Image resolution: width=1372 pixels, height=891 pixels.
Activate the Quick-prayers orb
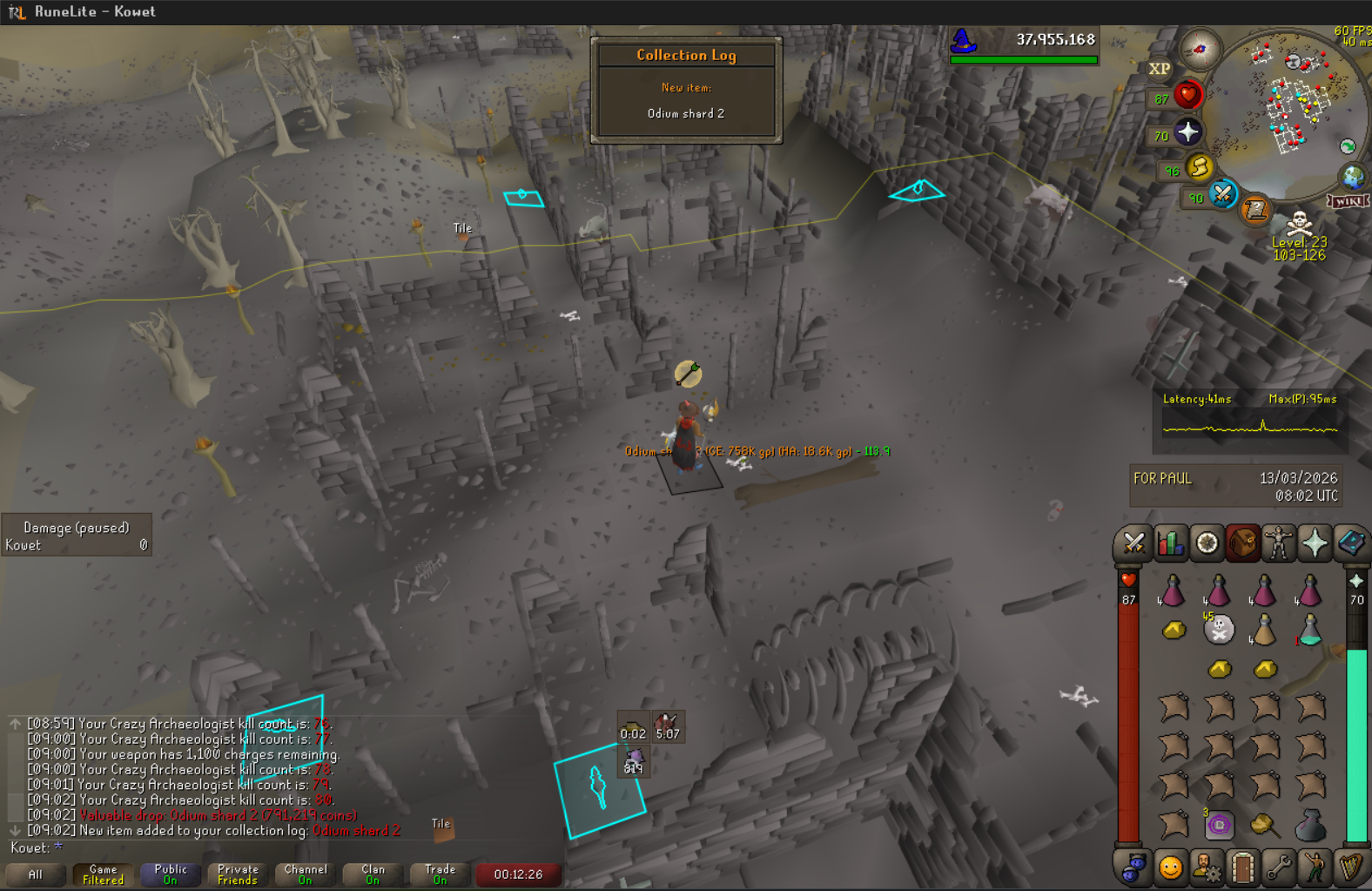click(x=1187, y=132)
